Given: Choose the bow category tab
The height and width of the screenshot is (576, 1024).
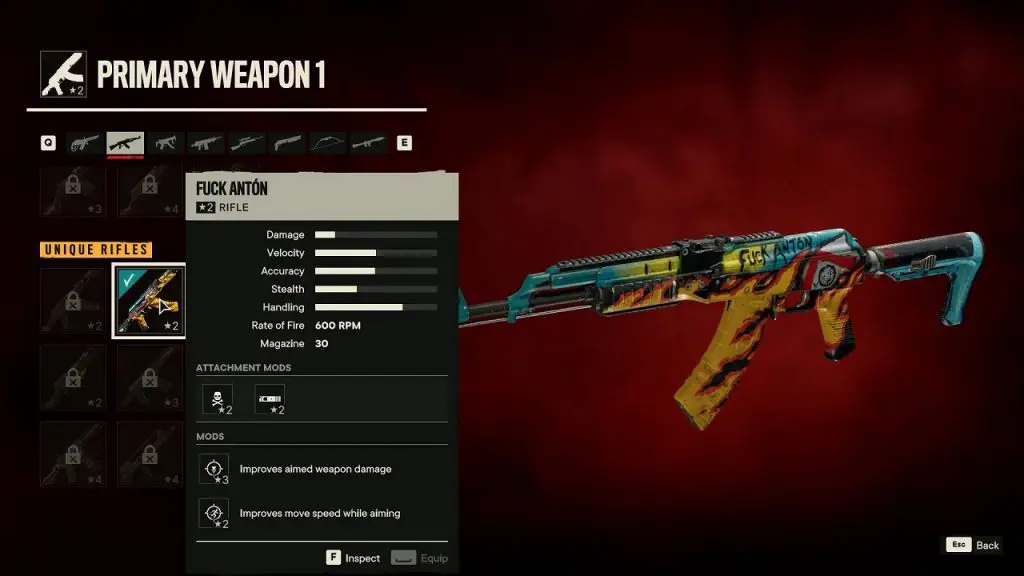Looking at the screenshot, I should 328,143.
